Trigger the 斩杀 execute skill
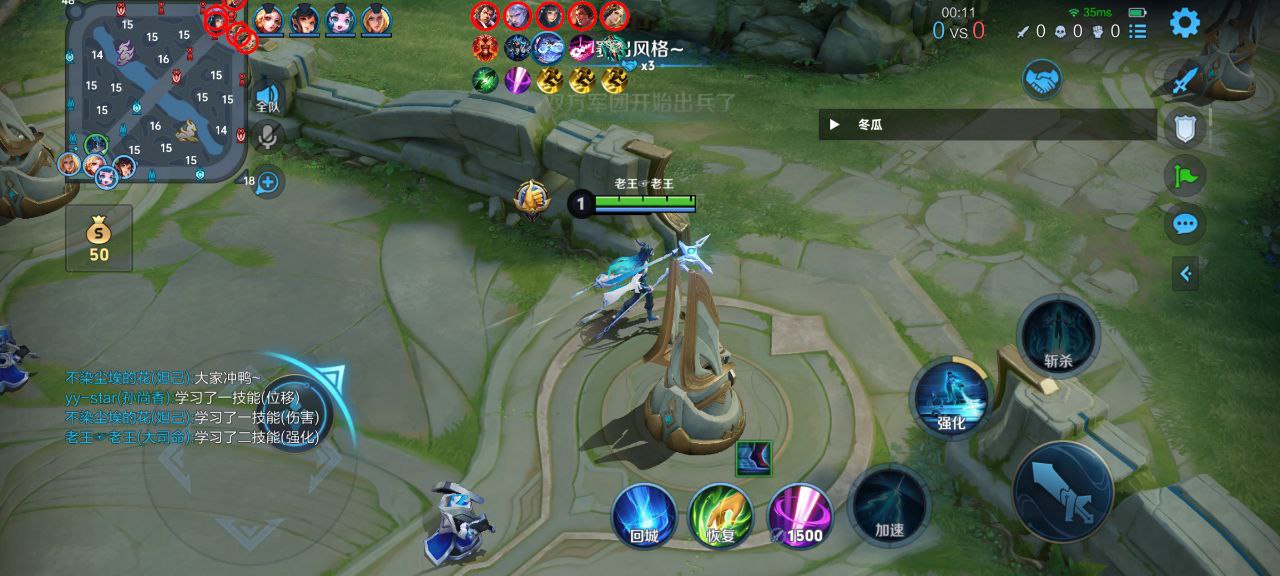 (1057, 337)
